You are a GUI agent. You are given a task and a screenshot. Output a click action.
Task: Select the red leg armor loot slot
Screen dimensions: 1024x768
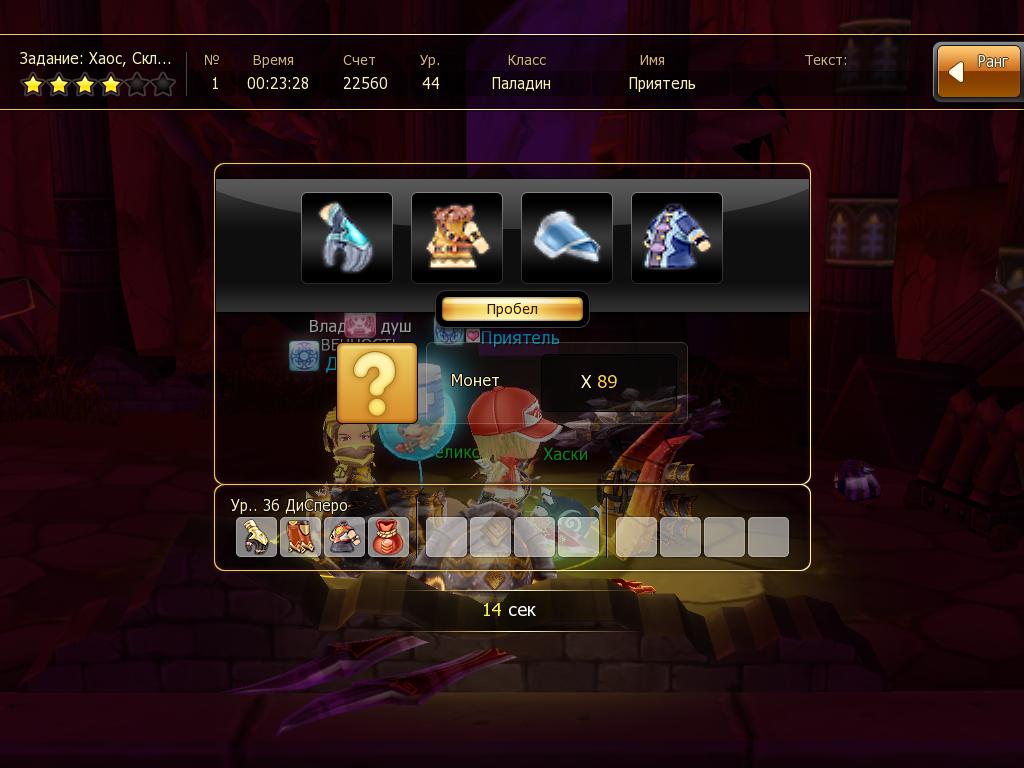point(300,537)
